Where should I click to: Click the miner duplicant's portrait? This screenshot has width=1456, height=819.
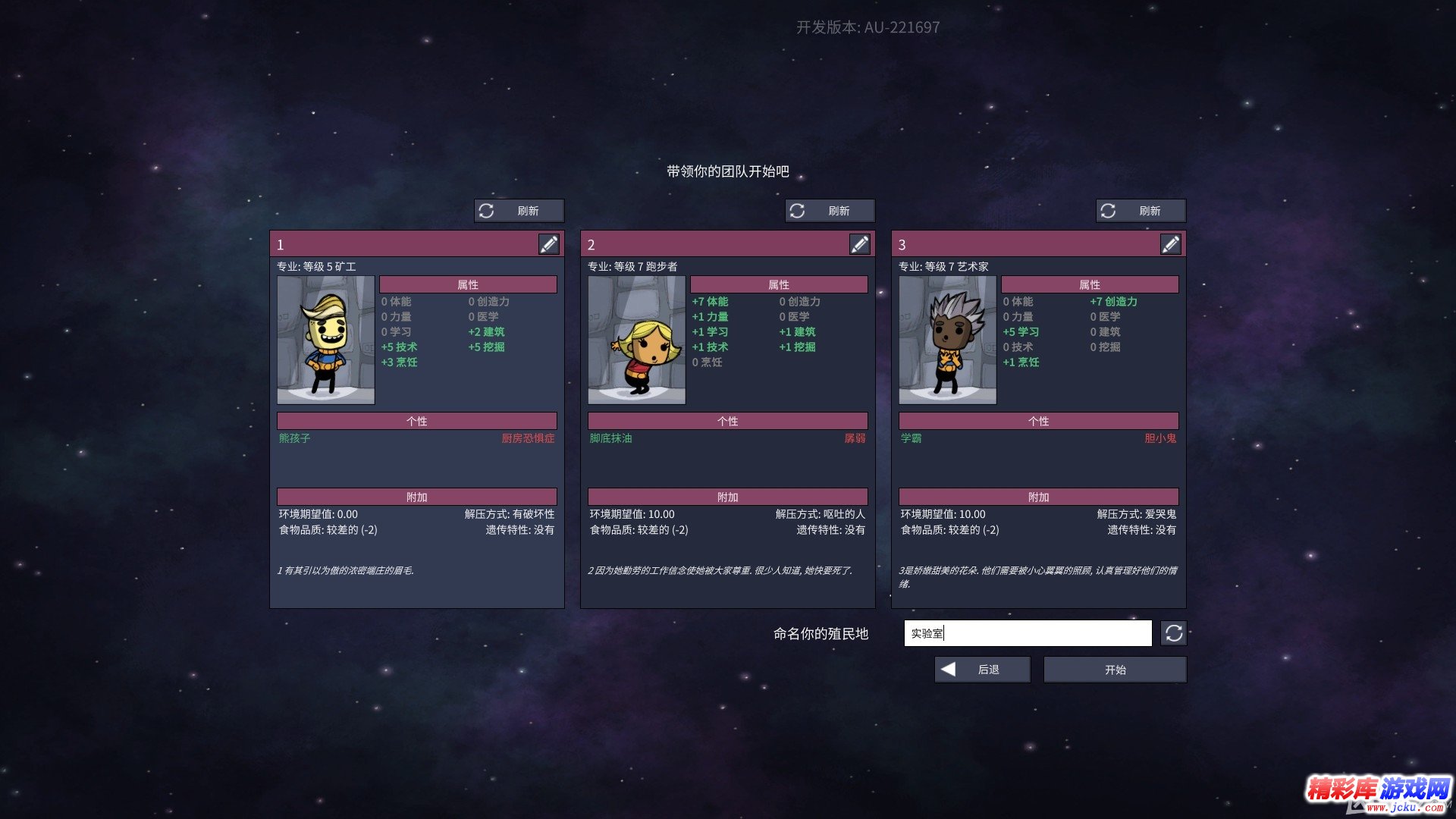point(325,340)
